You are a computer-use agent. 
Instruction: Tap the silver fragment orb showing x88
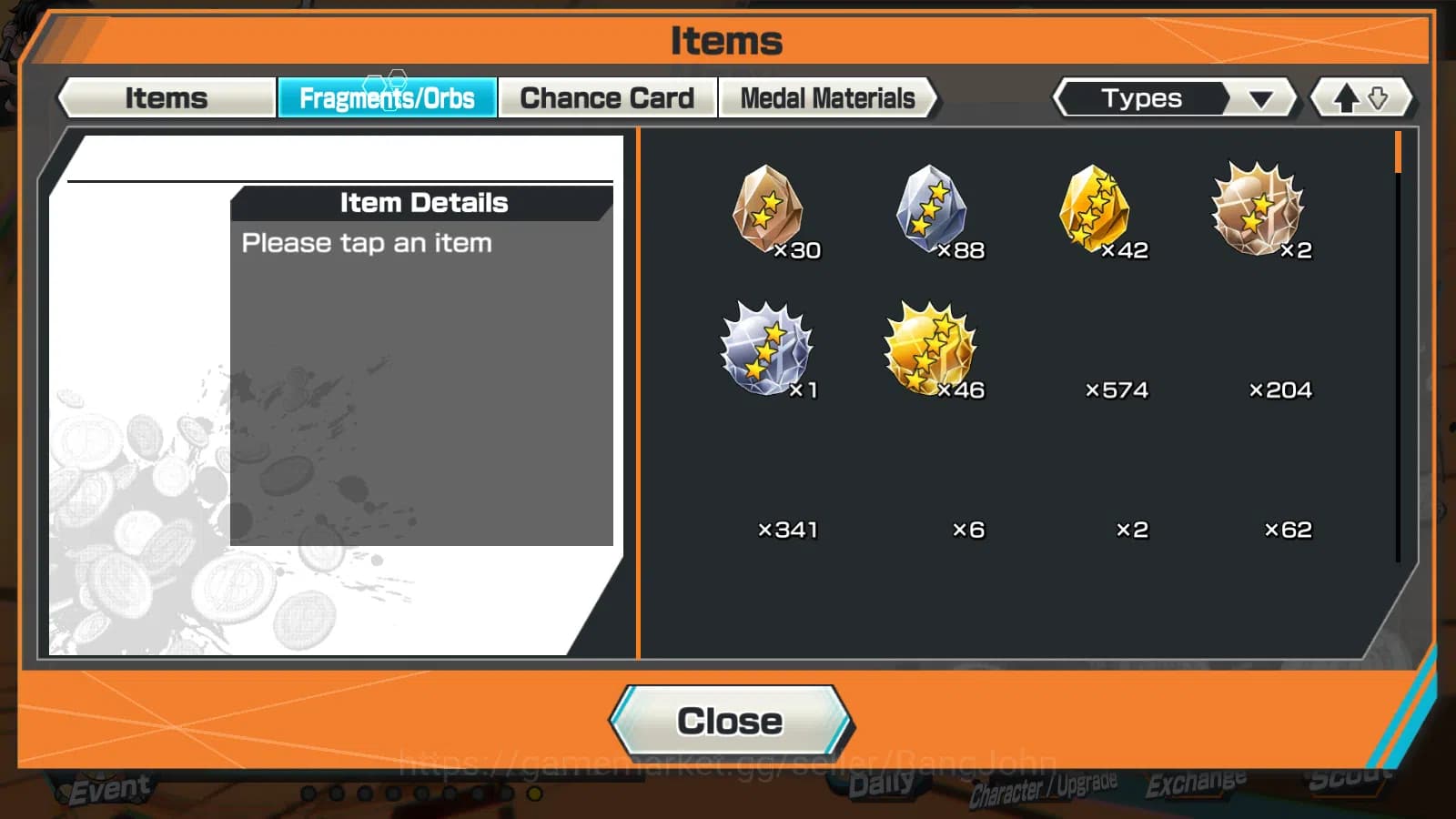[x=930, y=211]
